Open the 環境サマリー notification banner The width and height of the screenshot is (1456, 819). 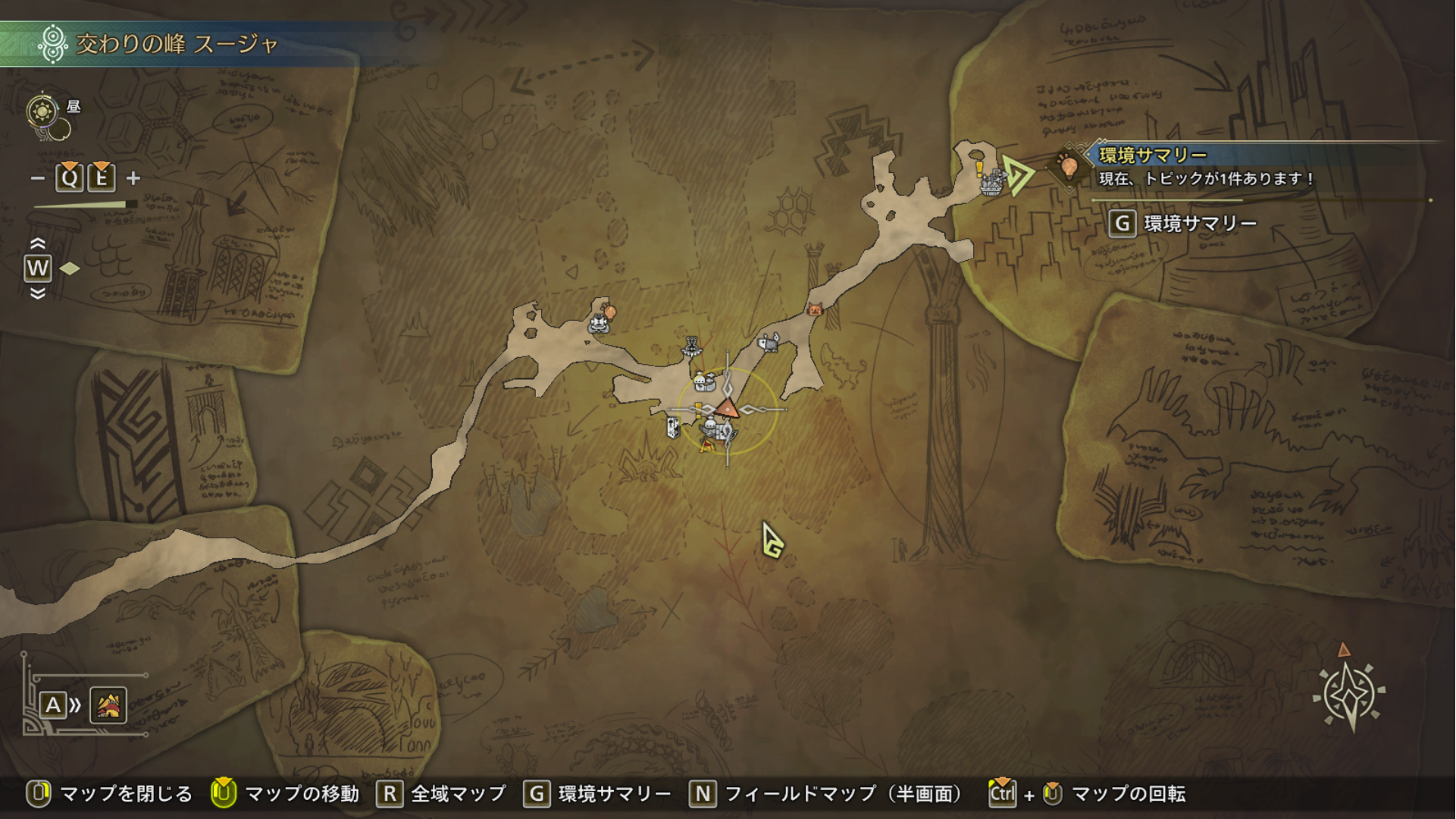(1205, 167)
